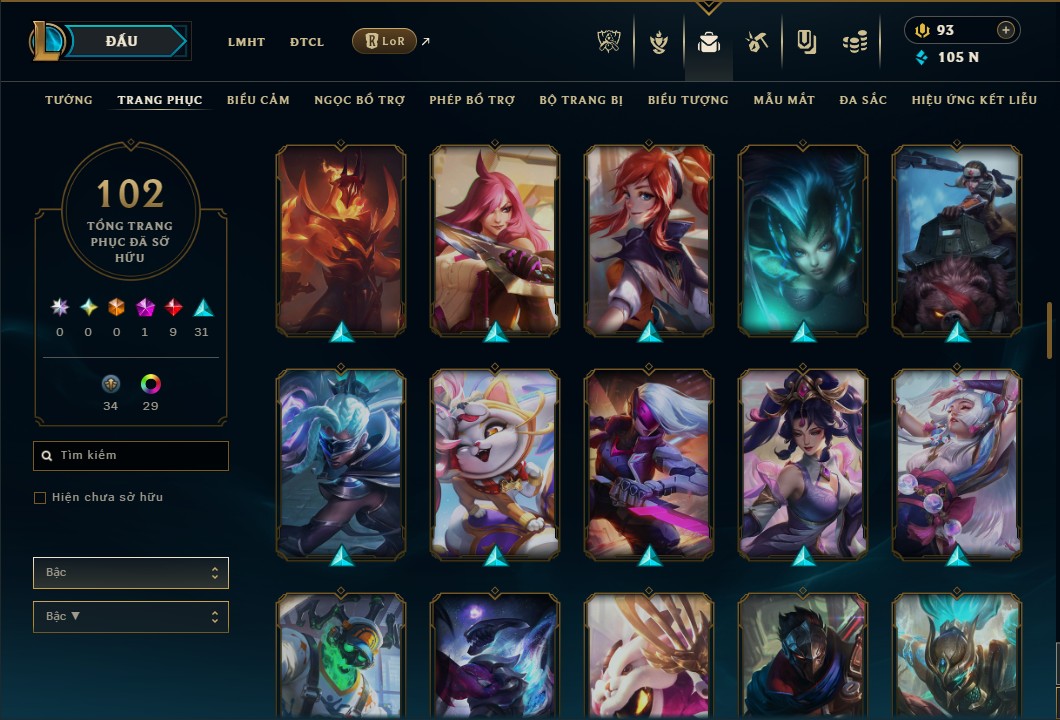Switch to the MẪU MẮT wards tab
The width and height of the screenshot is (1060, 720).
[x=784, y=100]
